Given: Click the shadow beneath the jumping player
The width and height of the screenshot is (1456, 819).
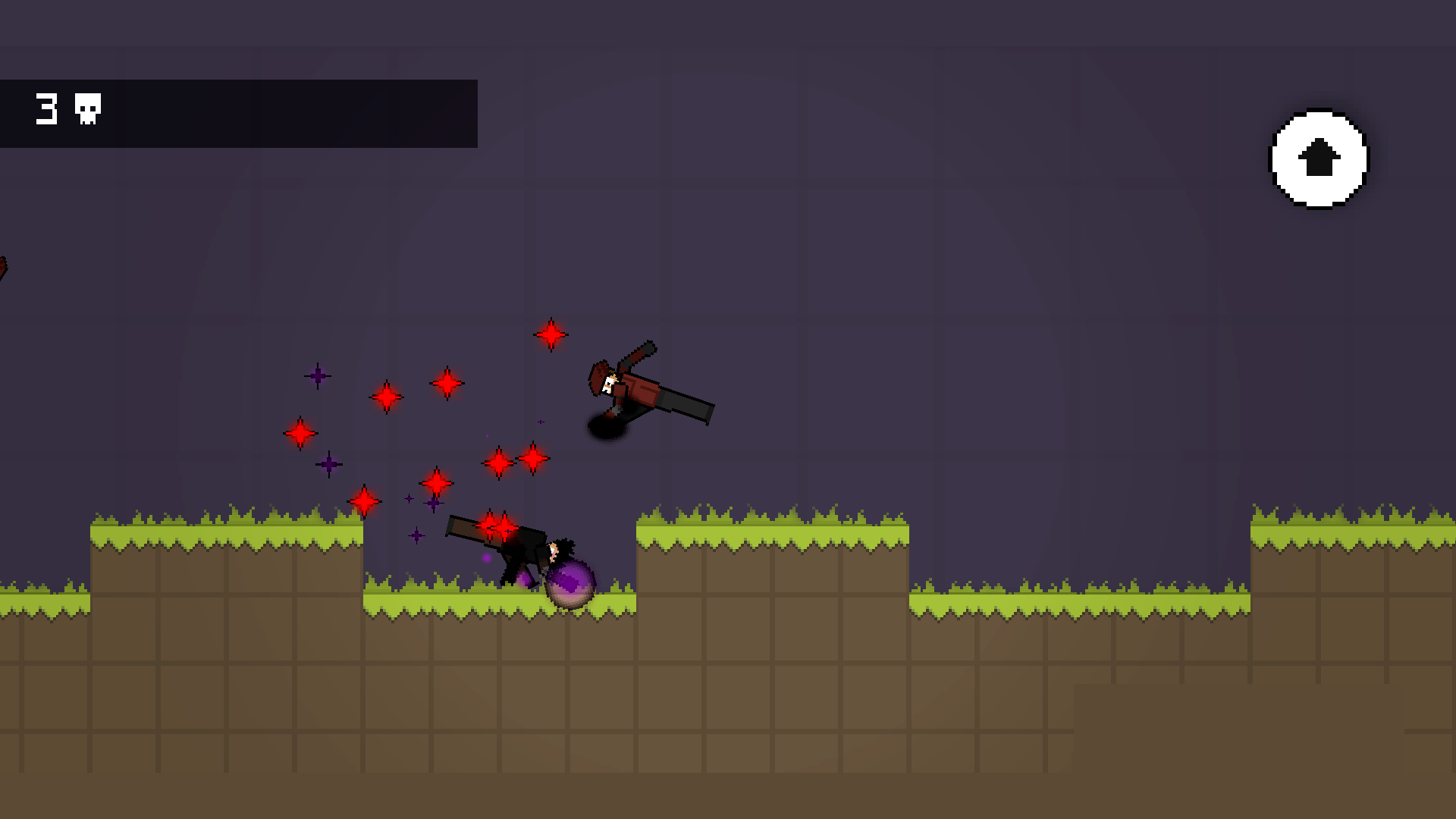Looking at the screenshot, I should (607, 428).
